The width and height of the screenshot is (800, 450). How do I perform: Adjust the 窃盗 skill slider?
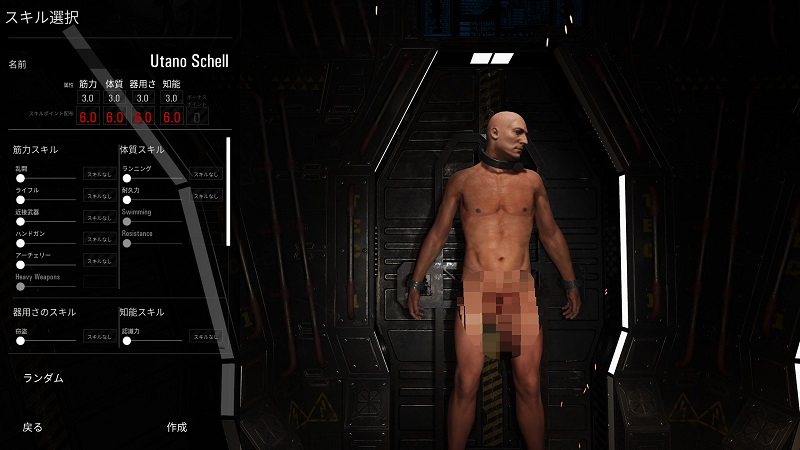point(20,341)
